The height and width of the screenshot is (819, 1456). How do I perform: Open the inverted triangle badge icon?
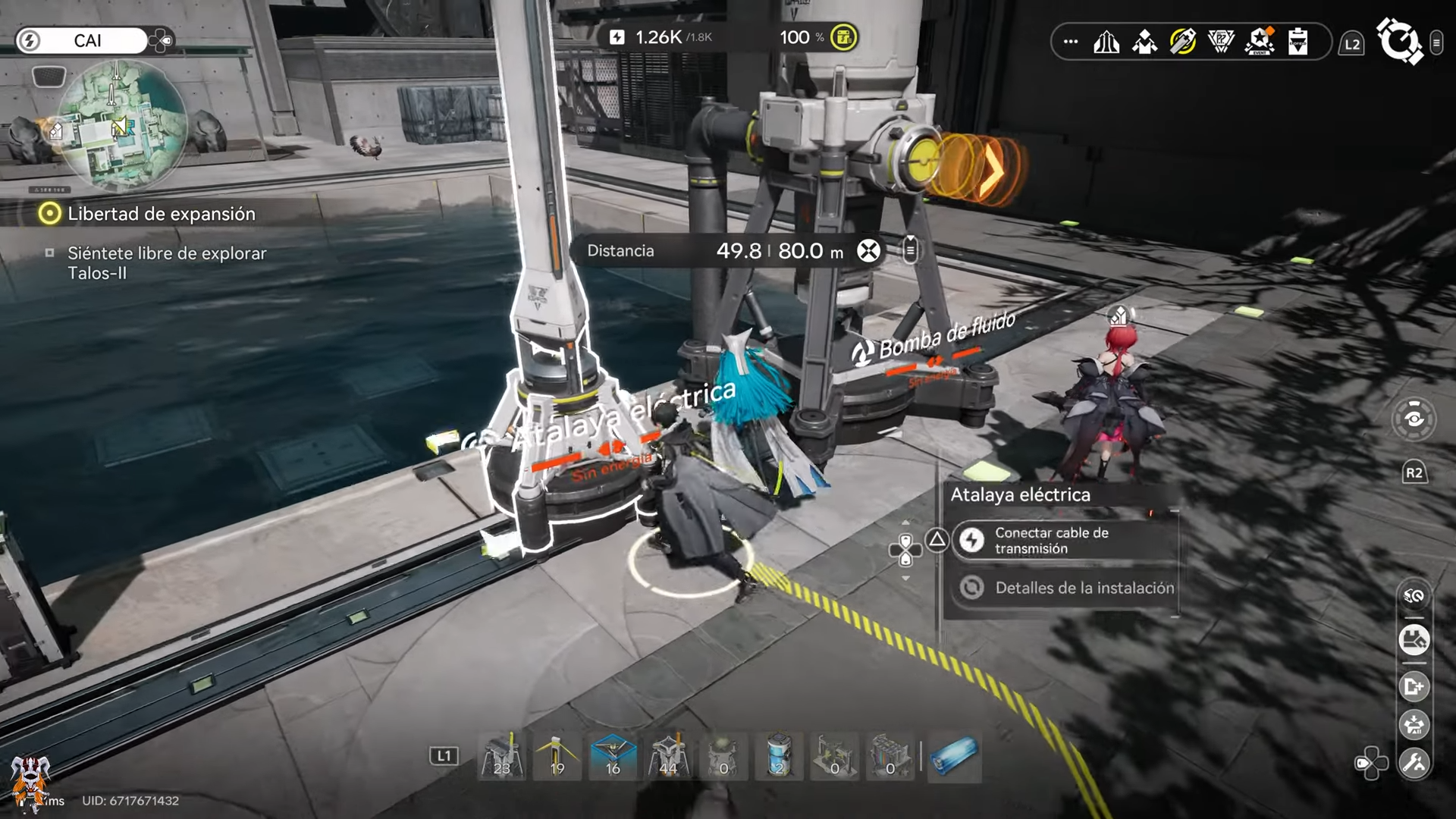point(1221,42)
